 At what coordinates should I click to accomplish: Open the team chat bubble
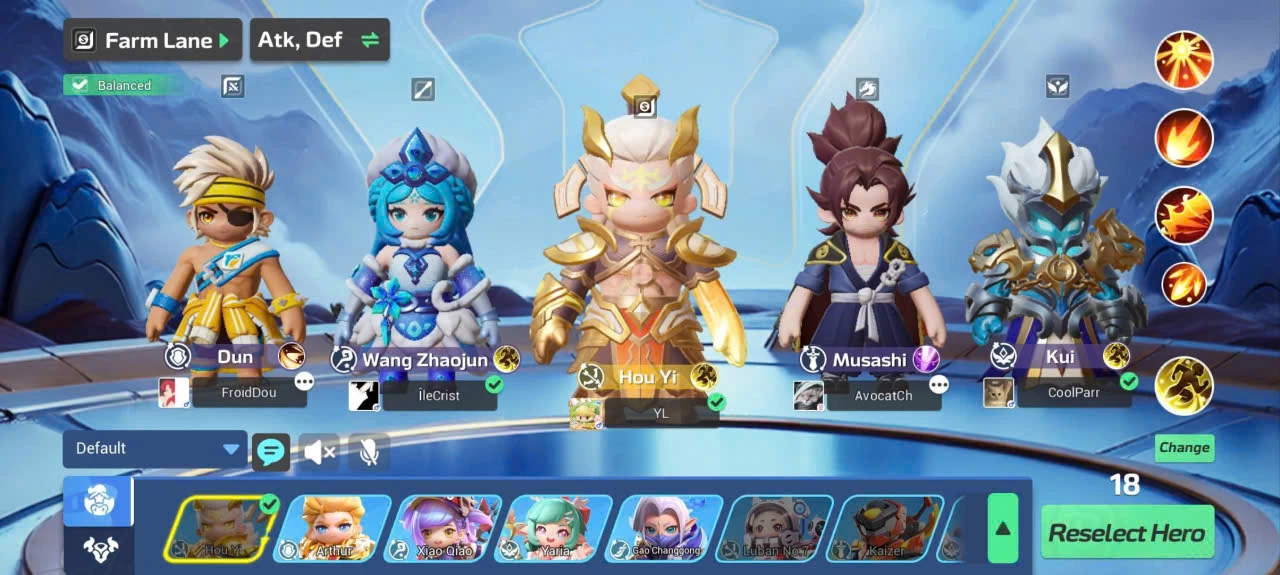coord(270,452)
